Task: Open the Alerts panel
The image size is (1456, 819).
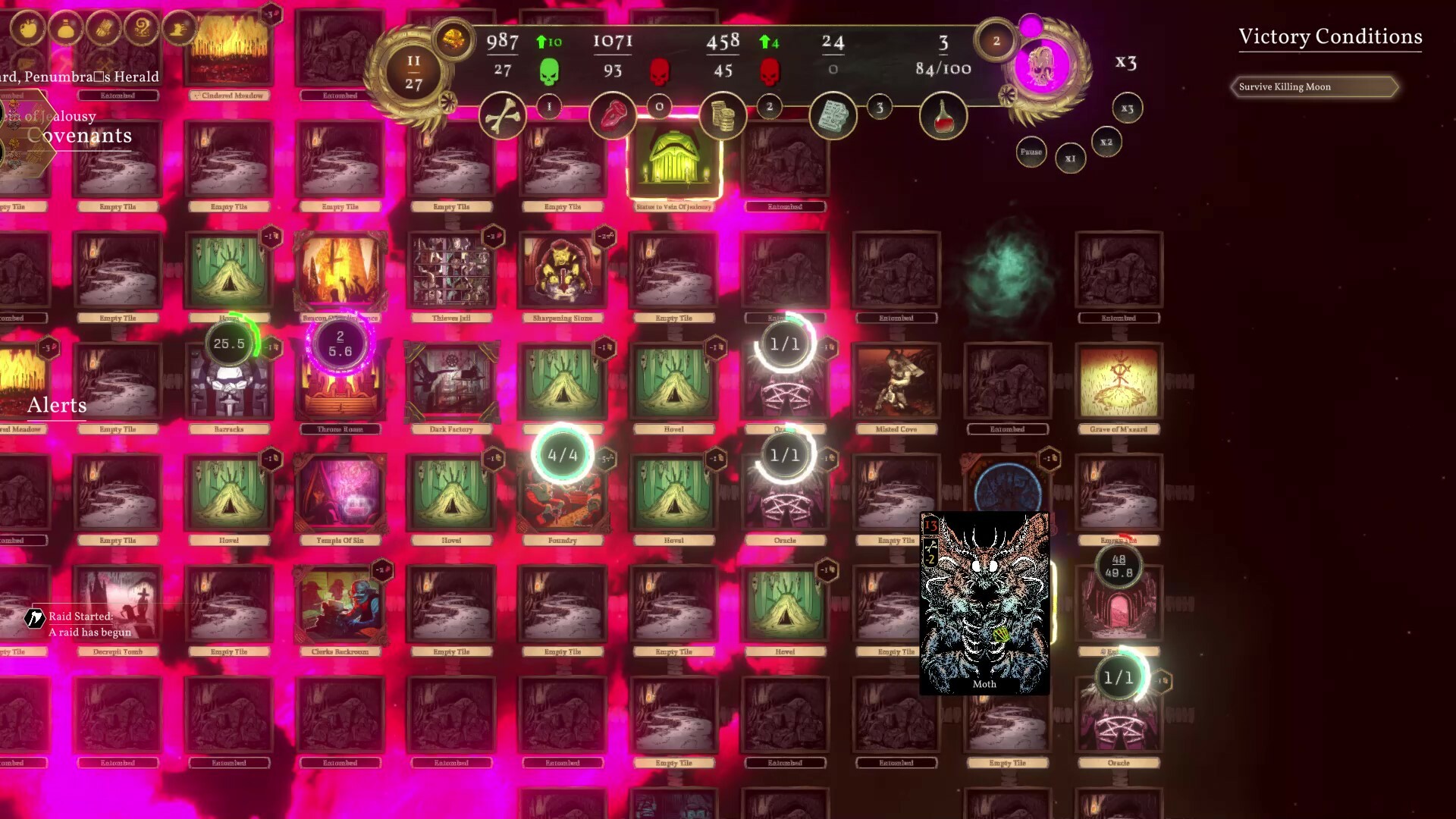Action: 56,405
